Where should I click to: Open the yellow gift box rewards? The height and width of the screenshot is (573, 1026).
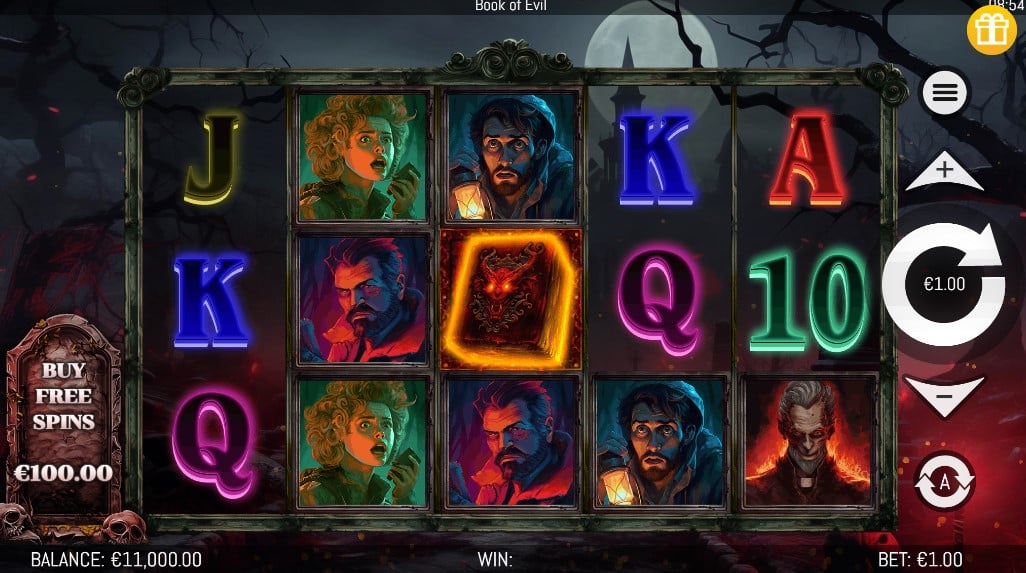[991, 30]
